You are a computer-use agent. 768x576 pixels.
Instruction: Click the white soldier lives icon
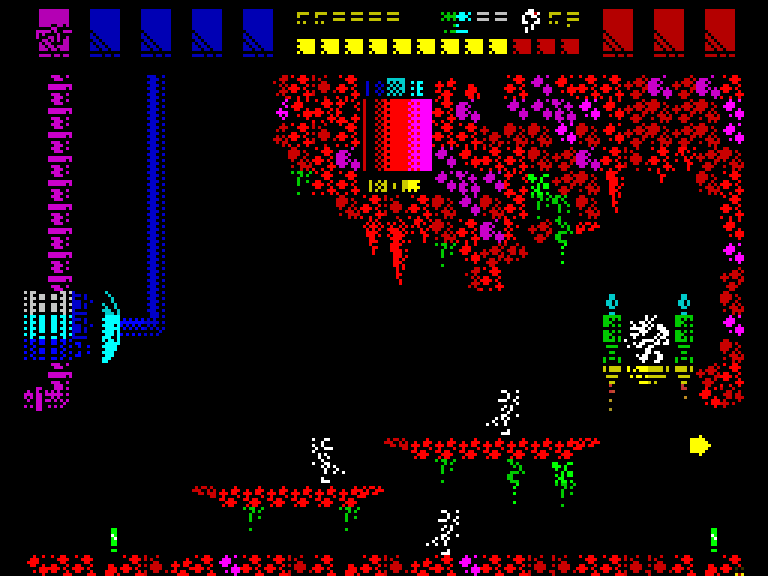pos(531,20)
